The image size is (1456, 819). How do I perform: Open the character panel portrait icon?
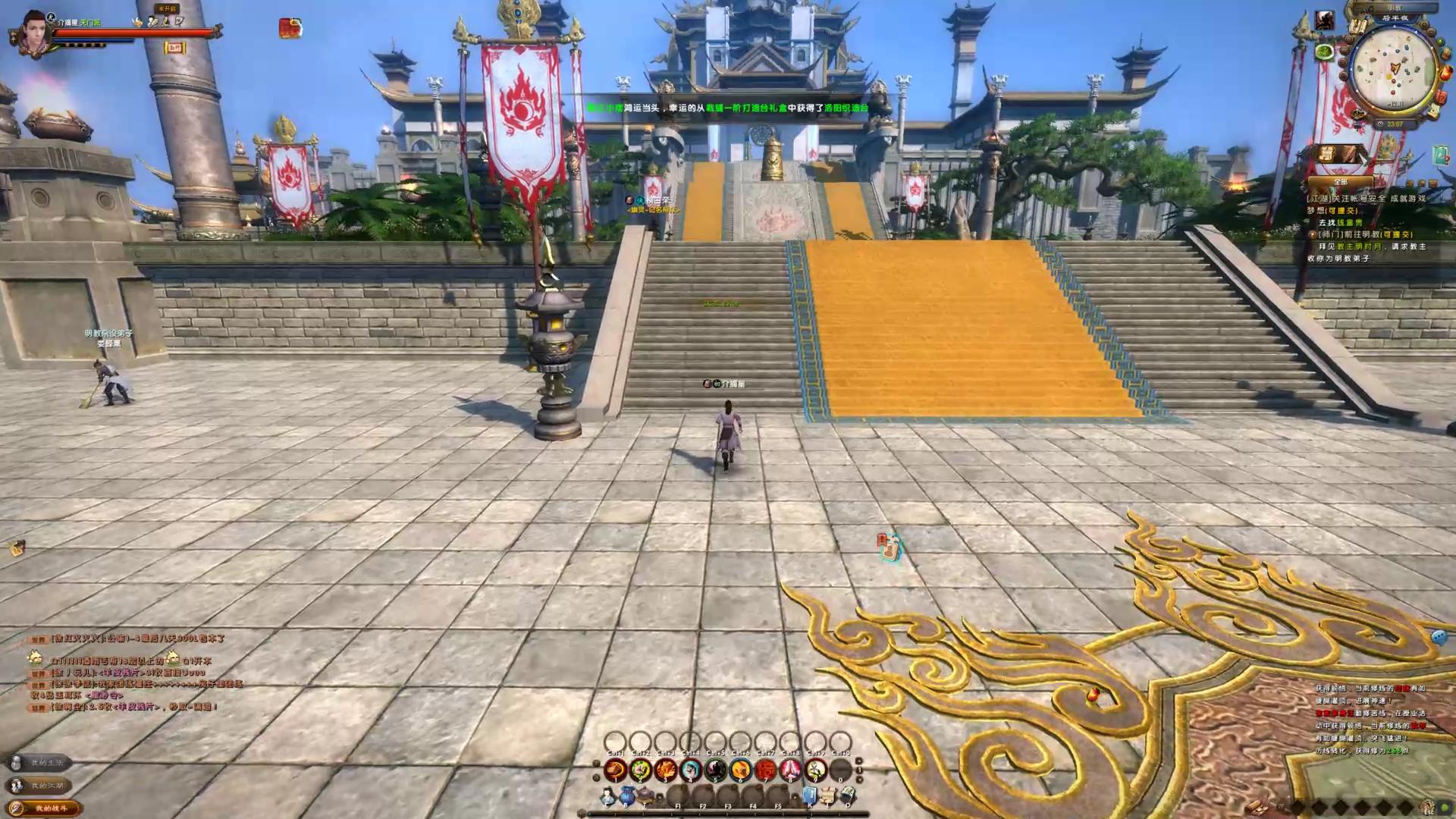pos(607,796)
